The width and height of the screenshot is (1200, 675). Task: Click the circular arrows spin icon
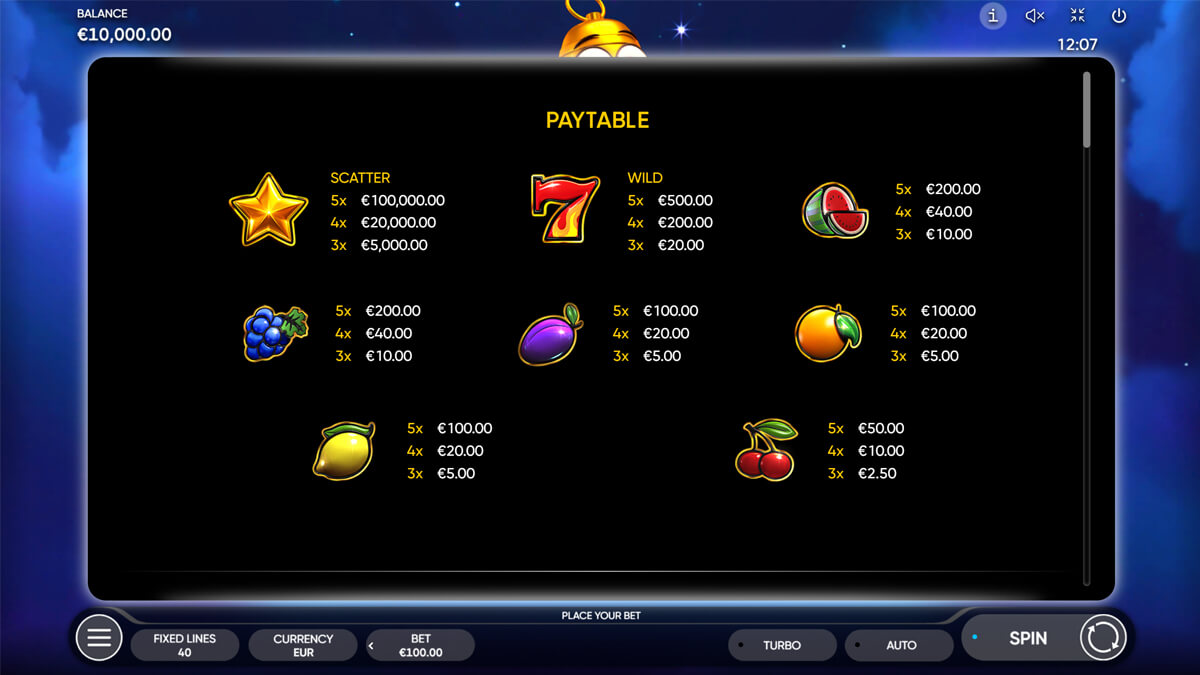[x=1103, y=638]
